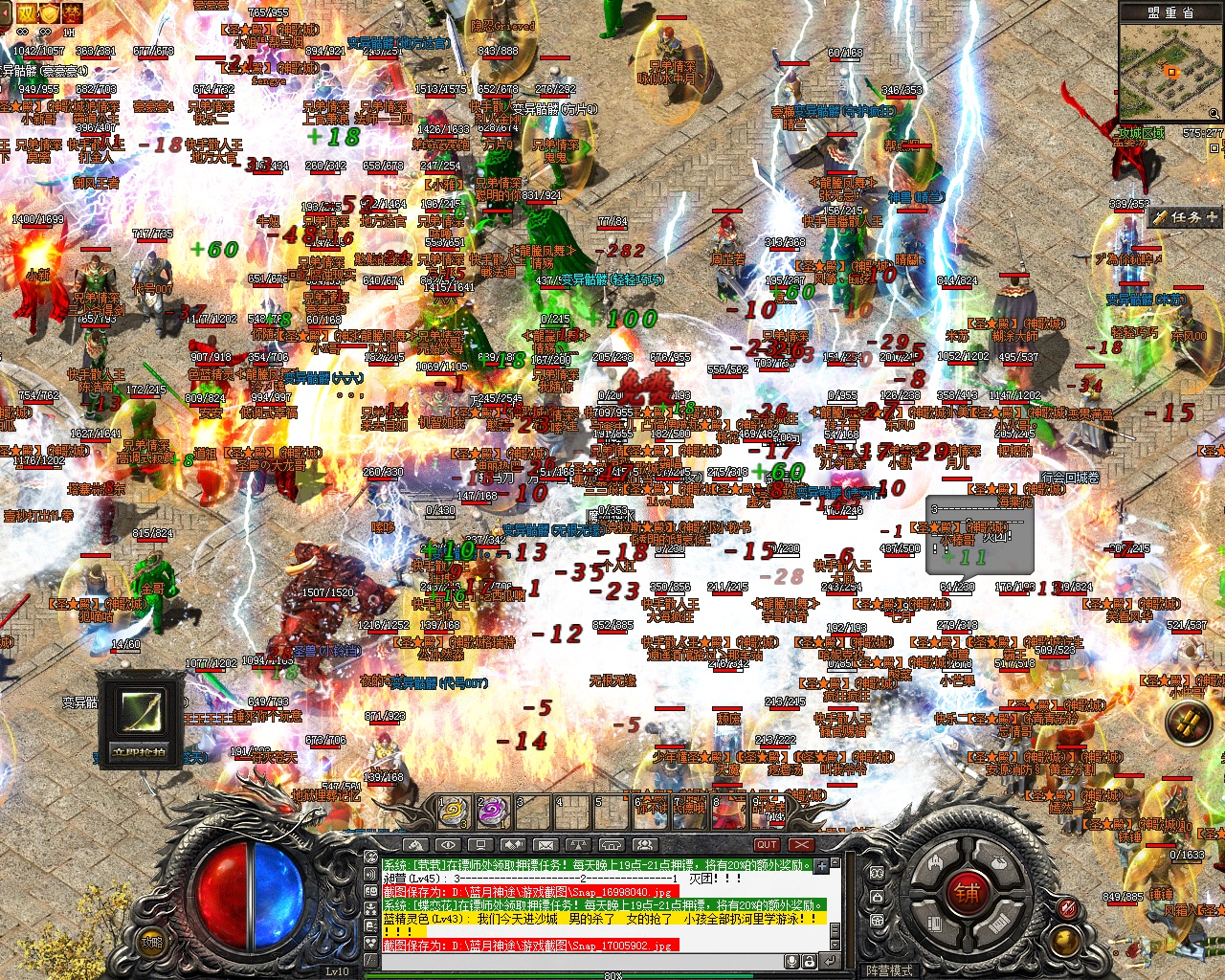Use the purple swirl item in slot 2
This screenshot has height=980, width=1225.
[x=492, y=813]
